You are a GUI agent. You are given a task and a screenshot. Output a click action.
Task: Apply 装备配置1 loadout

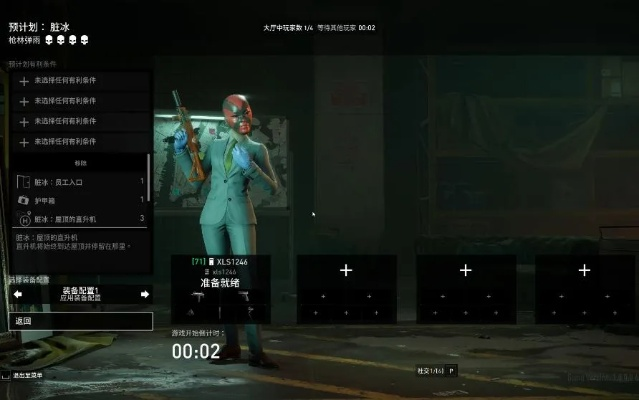80,294
